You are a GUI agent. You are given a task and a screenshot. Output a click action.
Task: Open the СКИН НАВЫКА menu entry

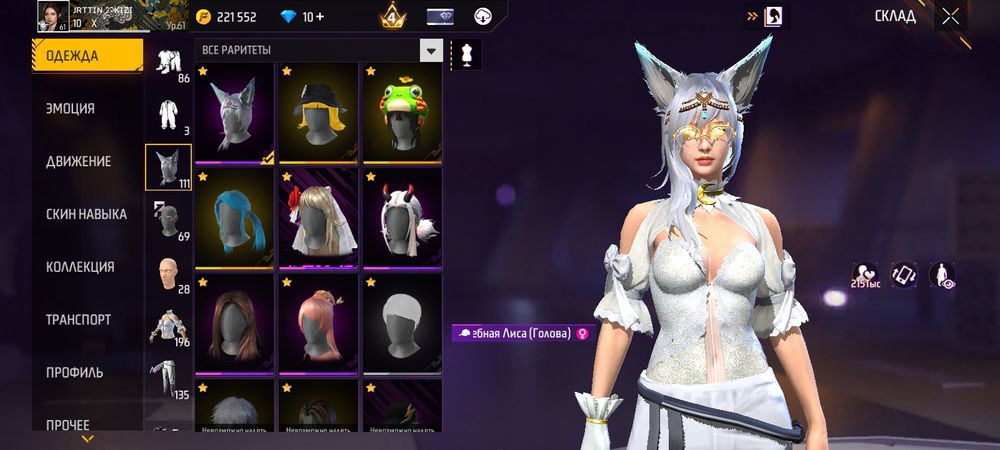click(x=86, y=214)
